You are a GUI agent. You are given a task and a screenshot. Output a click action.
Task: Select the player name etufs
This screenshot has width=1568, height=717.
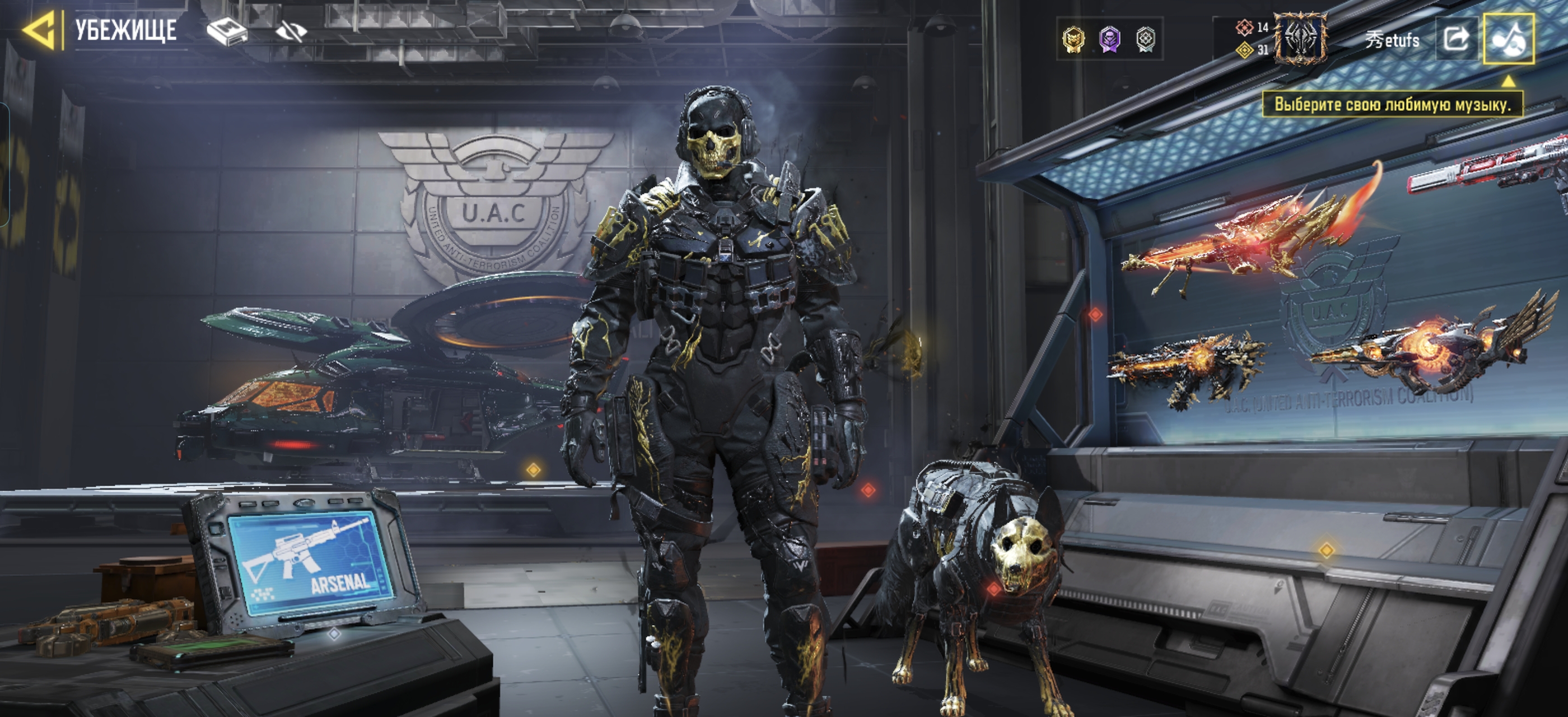(1392, 40)
